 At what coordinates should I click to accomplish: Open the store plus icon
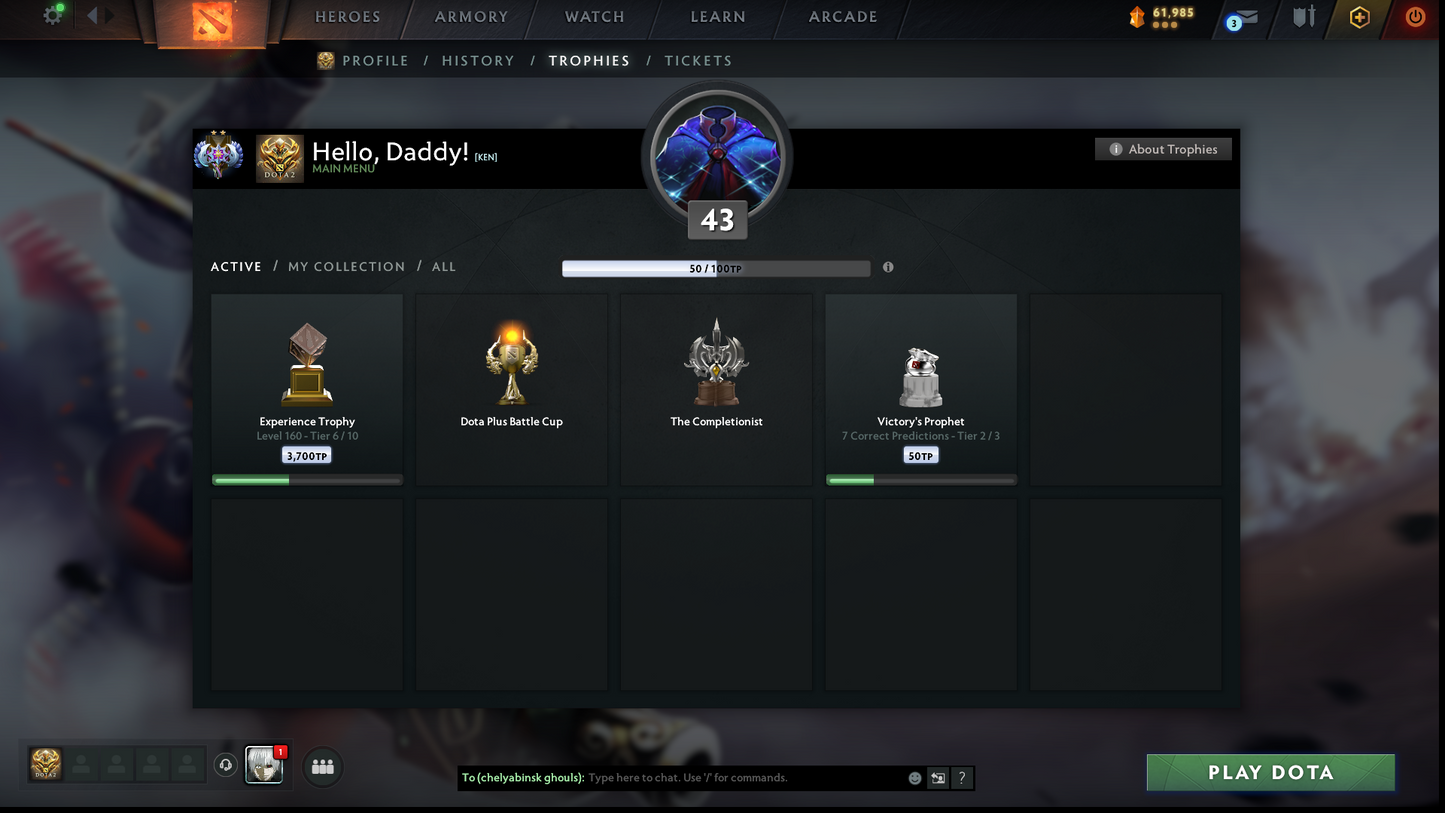pyautogui.click(x=1359, y=17)
